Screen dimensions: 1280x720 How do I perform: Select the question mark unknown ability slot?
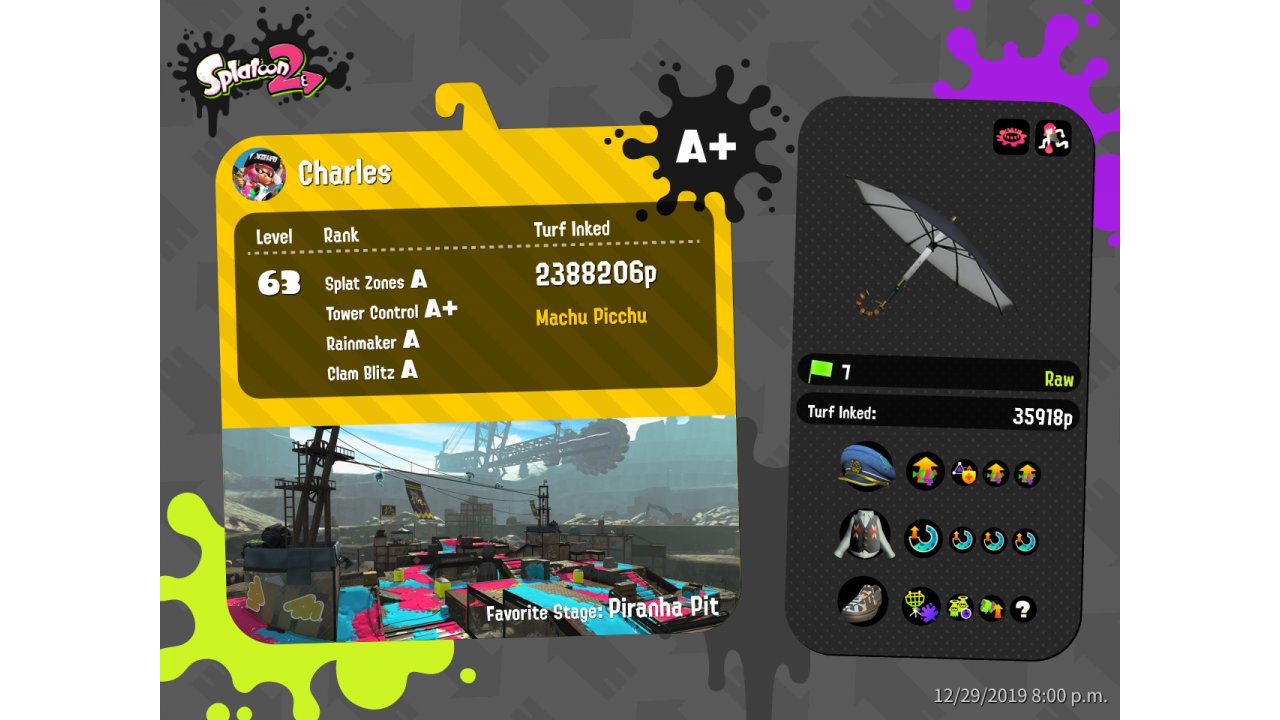1022,609
